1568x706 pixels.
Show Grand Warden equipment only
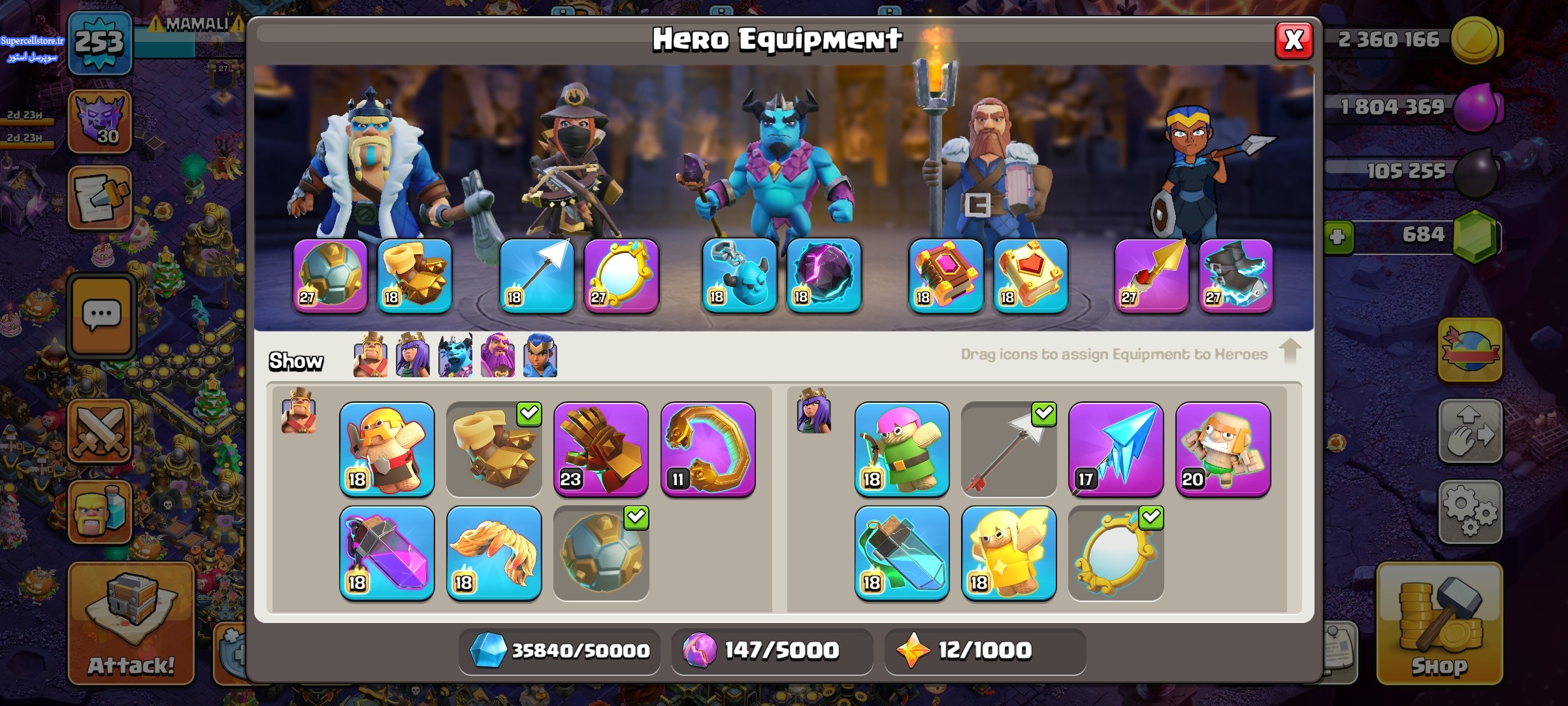(x=498, y=356)
